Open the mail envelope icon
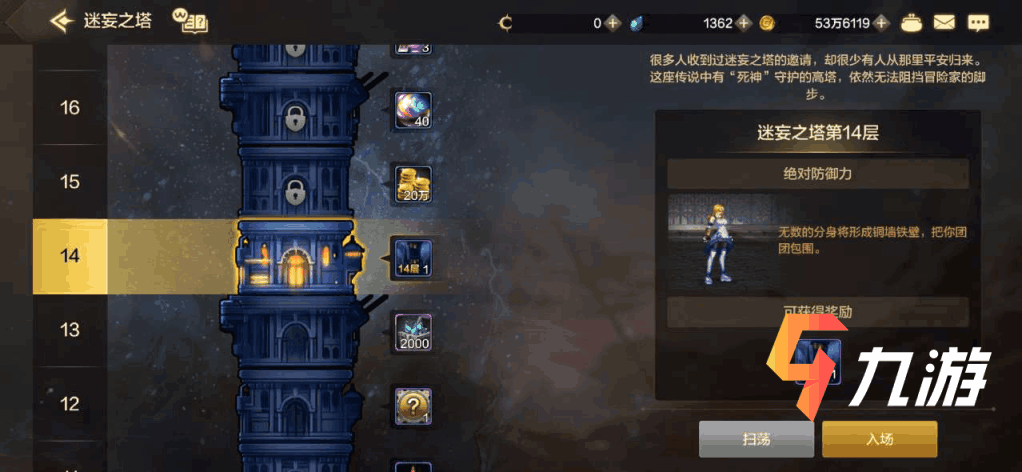 tap(944, 21)
